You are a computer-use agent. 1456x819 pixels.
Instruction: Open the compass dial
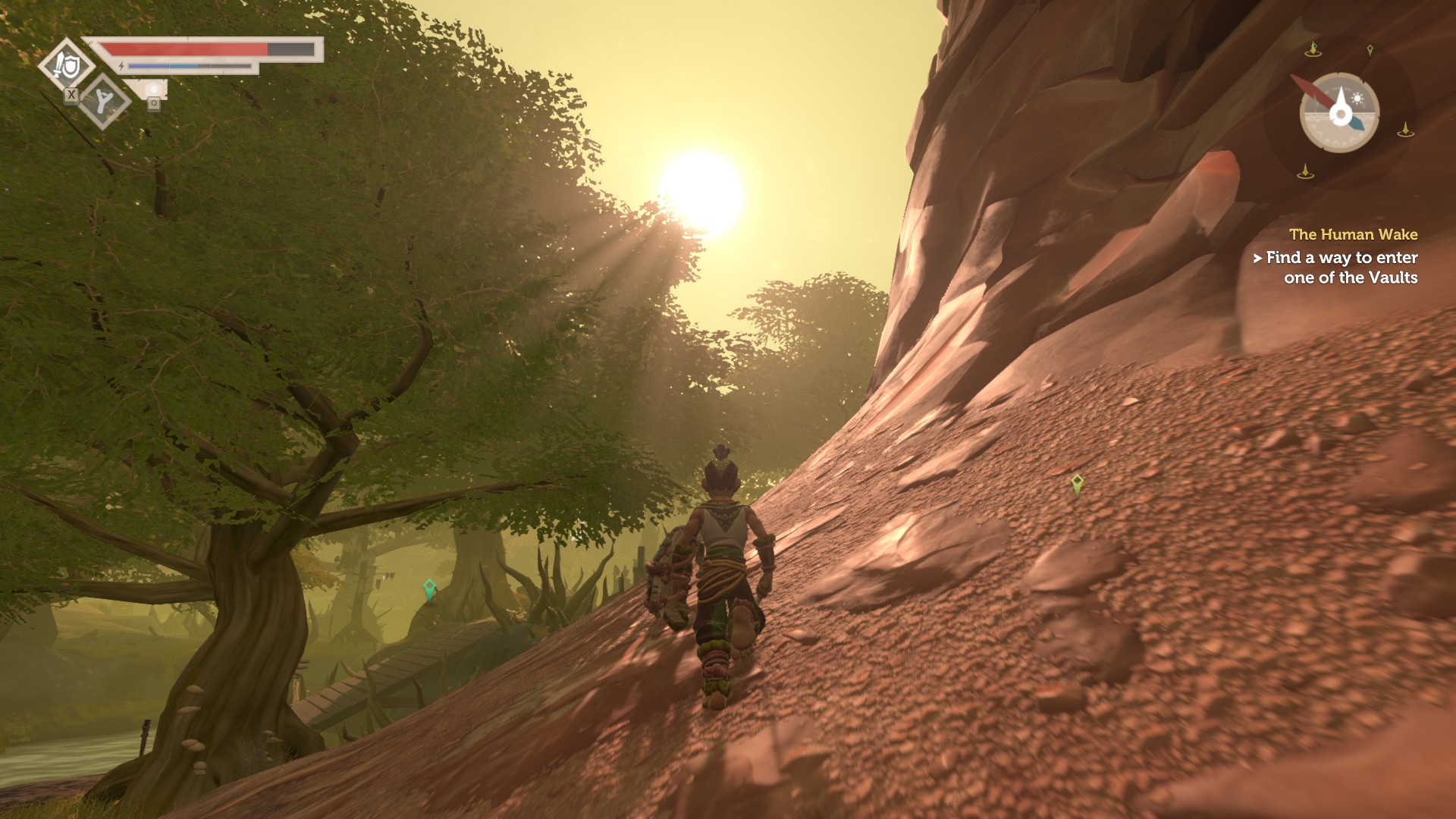pyautogui.click(x=1339, y=113)
